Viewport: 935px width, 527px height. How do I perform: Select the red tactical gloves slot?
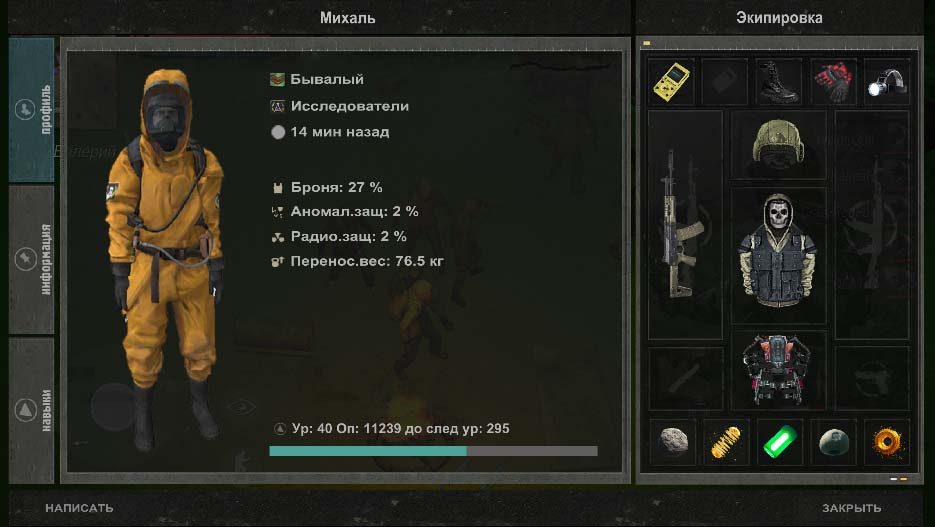[832, 82]
